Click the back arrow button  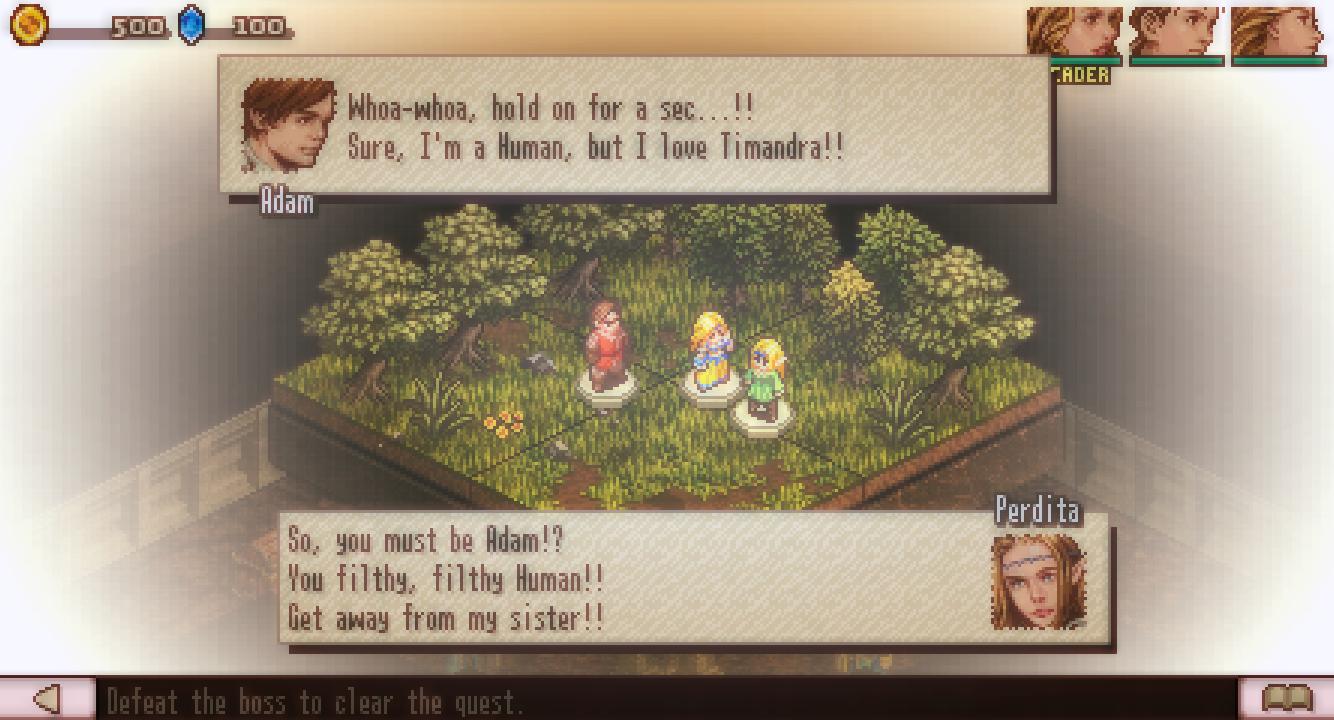(47, 699)
